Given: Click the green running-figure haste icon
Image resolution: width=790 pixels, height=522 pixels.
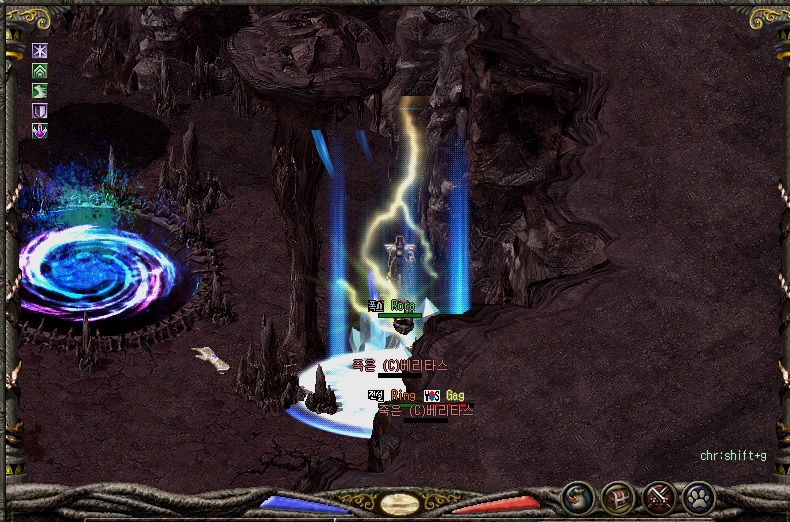Looking at the screenshot, I should coord(40,91).
